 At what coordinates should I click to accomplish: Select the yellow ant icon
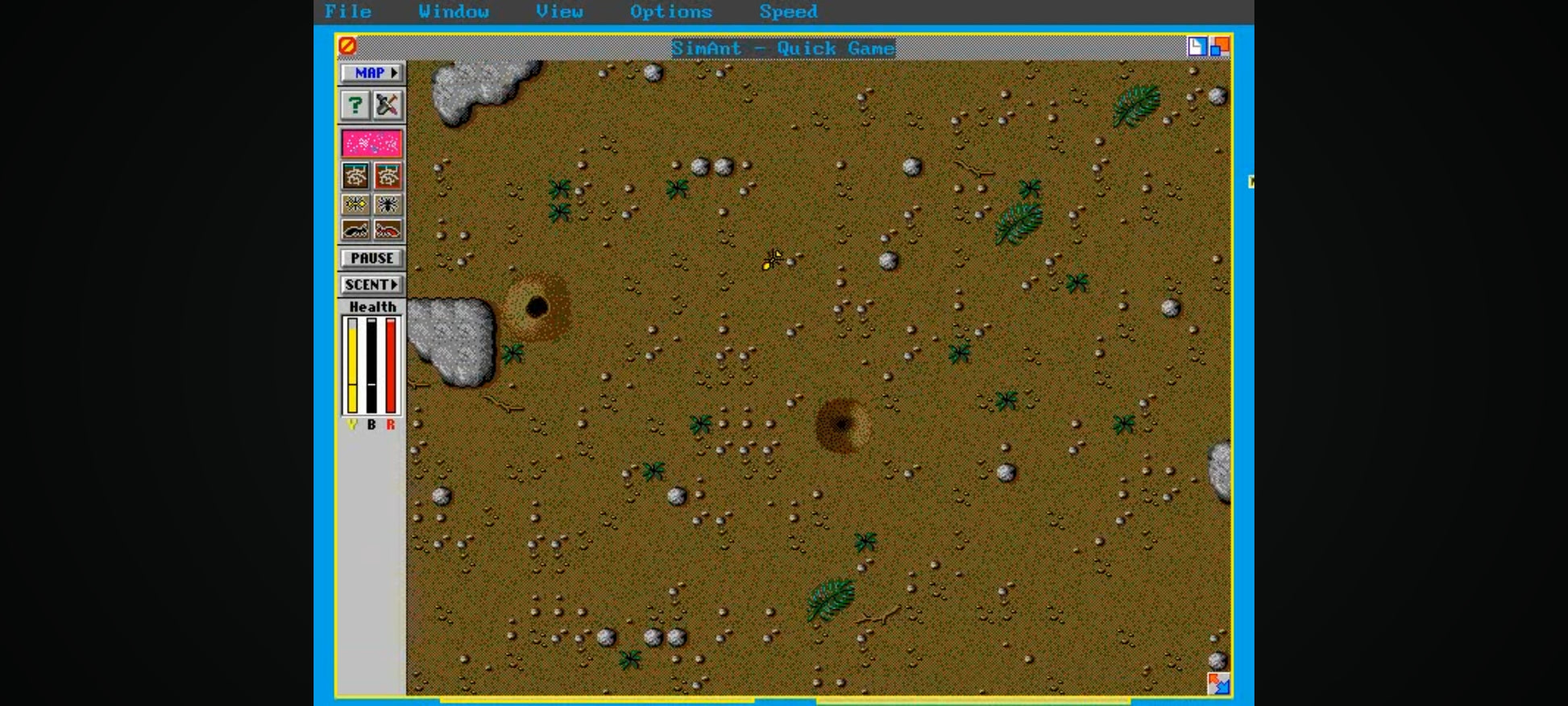[x=355, y=204]
